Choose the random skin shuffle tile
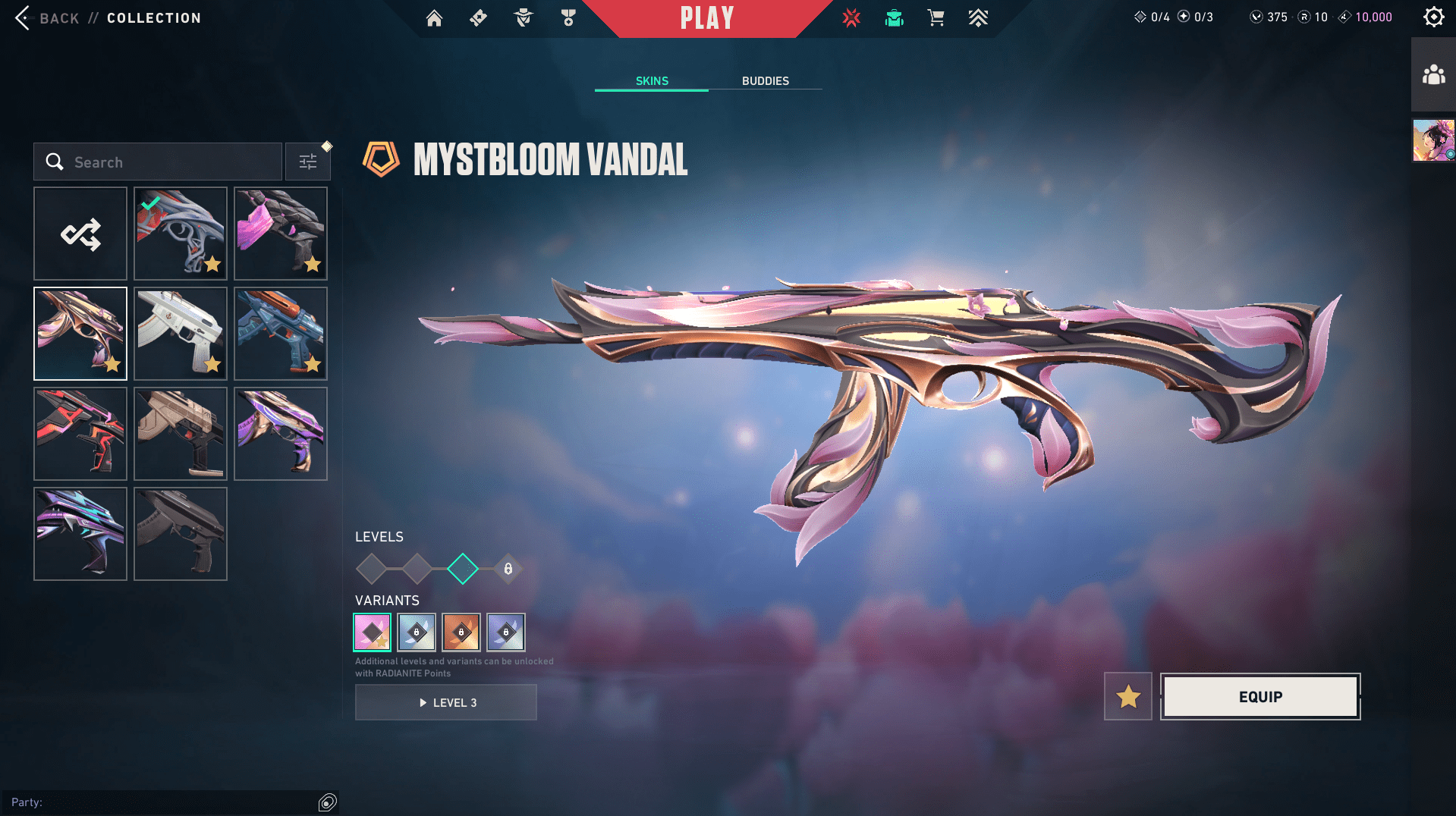 tap(80, 234)
